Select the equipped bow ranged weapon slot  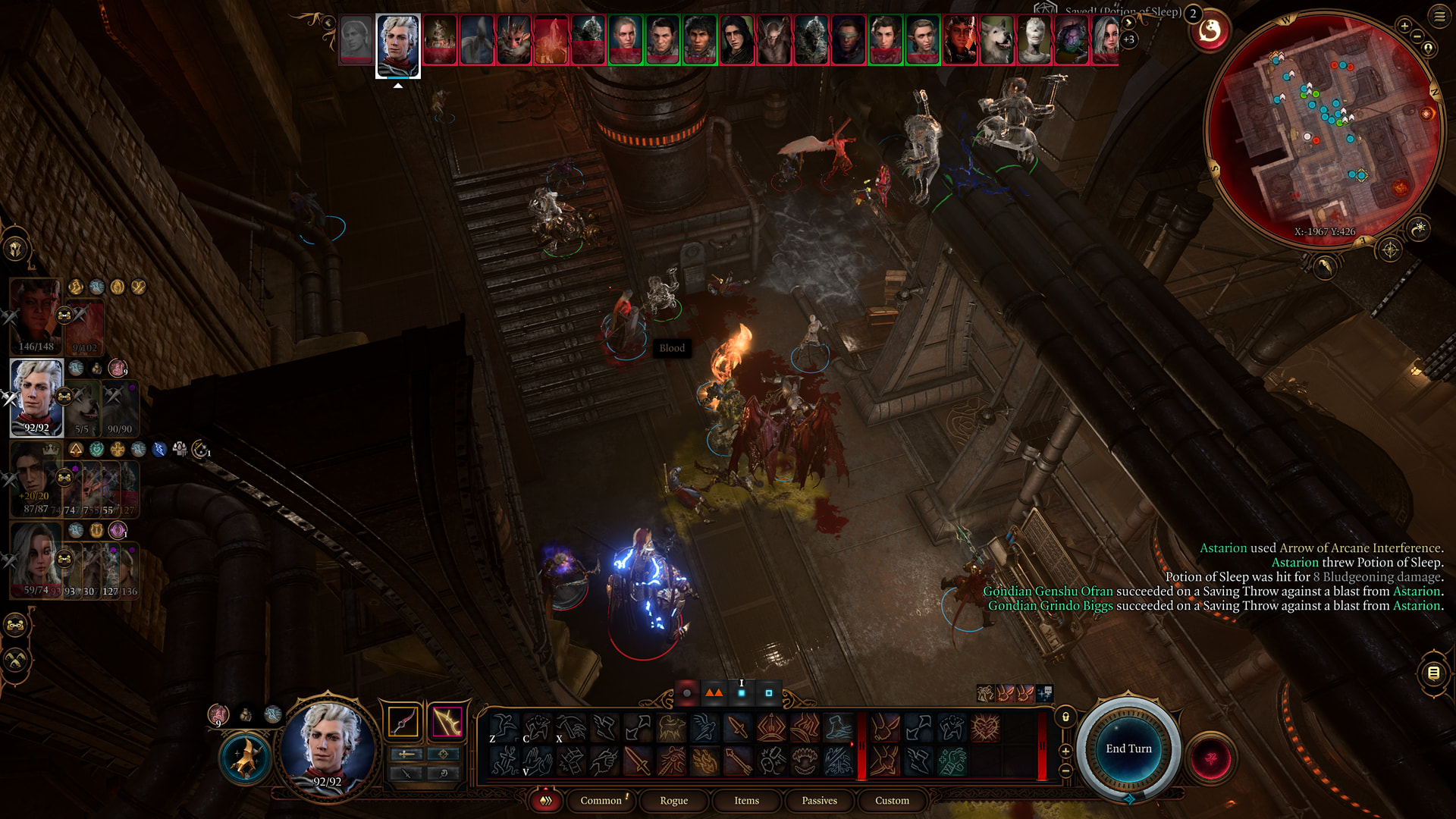(x=447, y=721)
